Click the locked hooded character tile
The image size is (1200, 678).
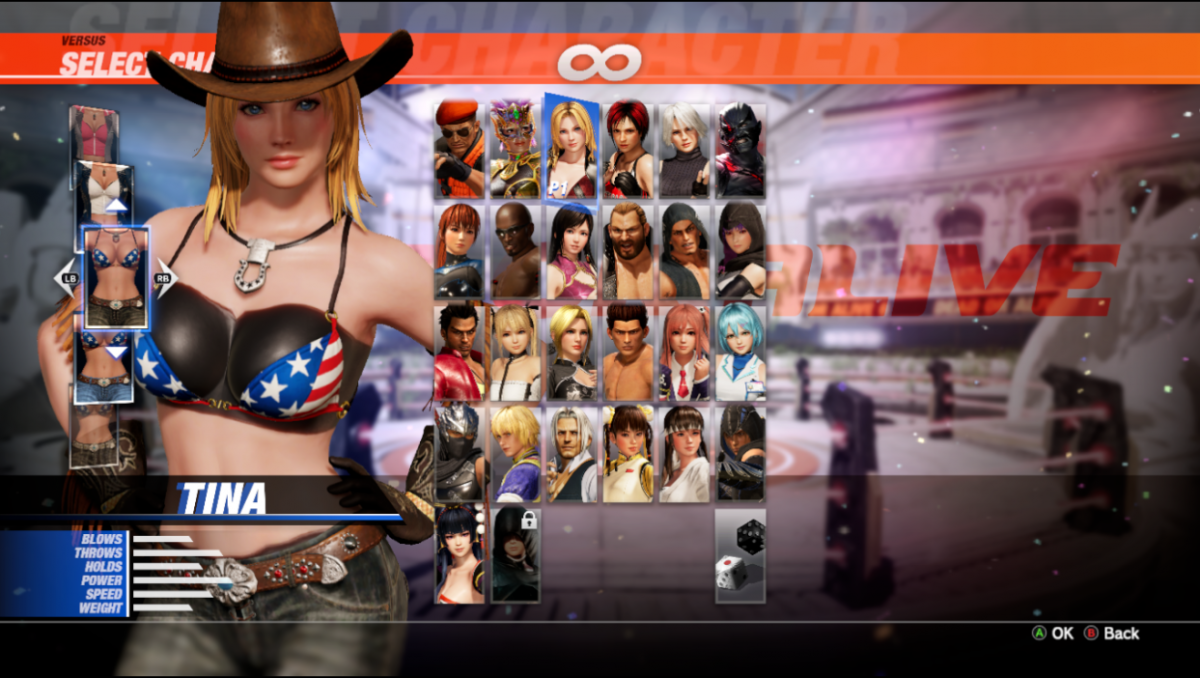[515, 554]
